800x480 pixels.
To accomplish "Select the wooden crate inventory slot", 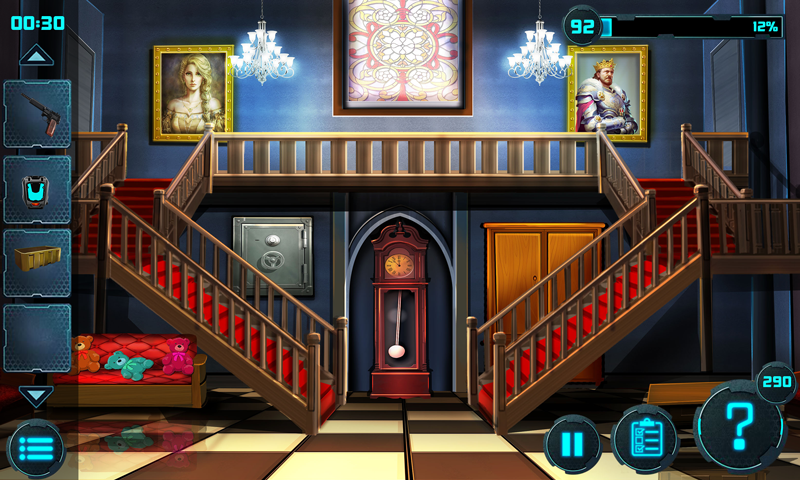I will [x=37, y=263].
